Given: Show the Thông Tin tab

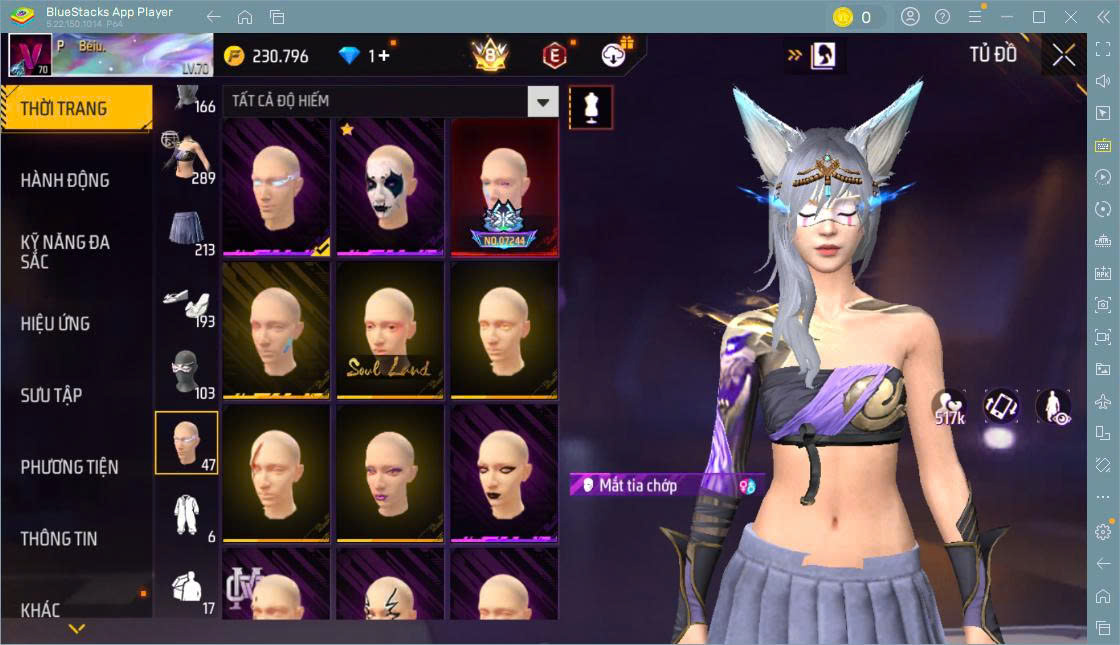Looking at the screenshot, I should [60, 538].
